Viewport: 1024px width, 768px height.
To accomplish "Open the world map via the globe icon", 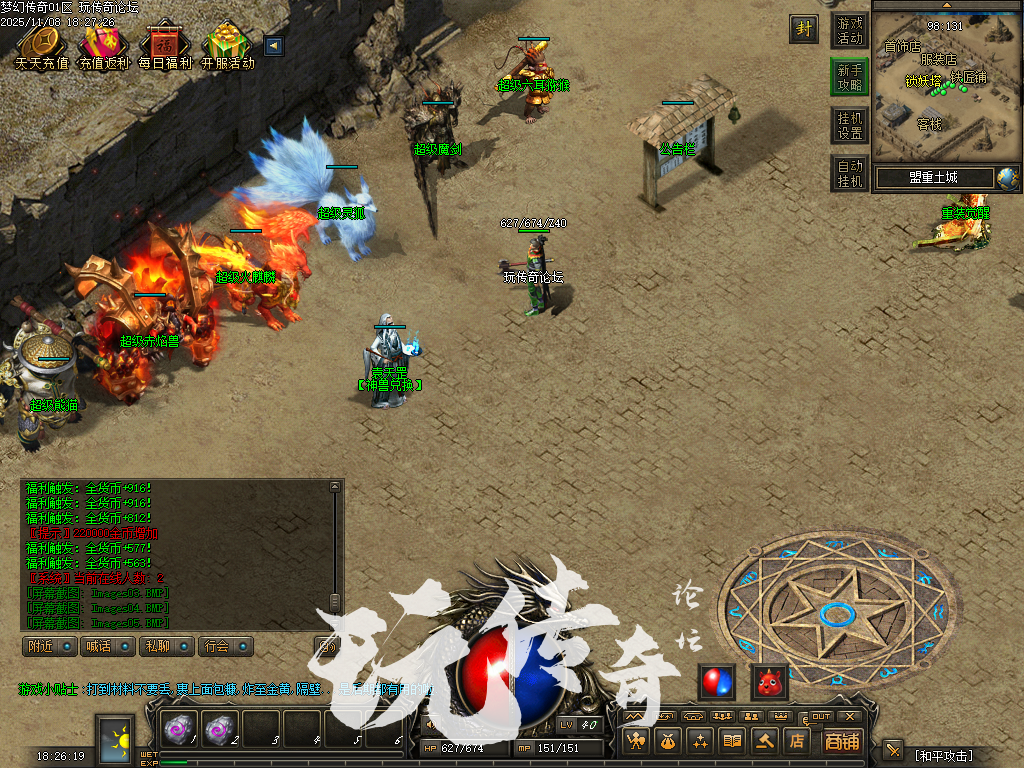I will point(1007,178).
